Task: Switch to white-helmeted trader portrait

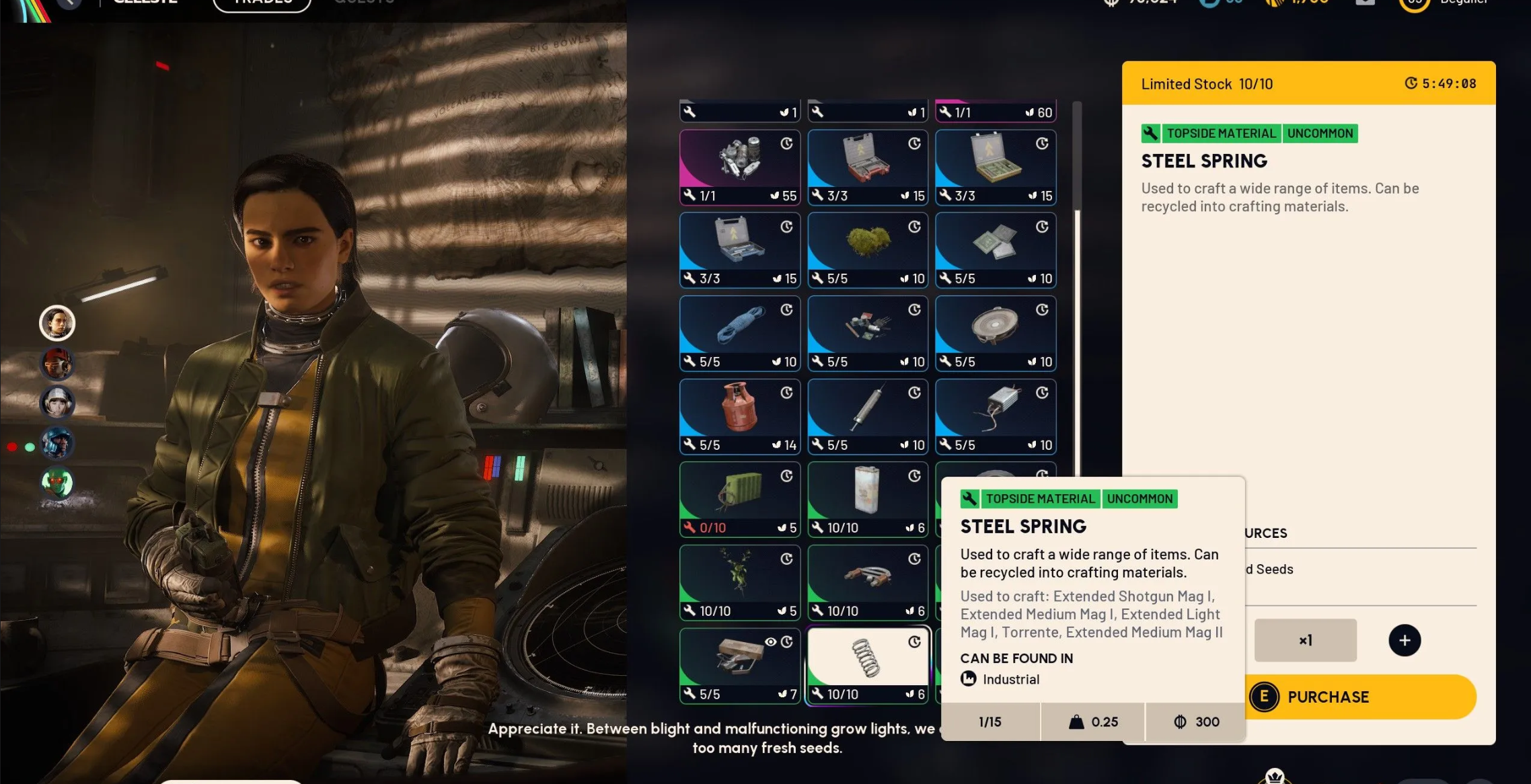Action: pos(57,403)
